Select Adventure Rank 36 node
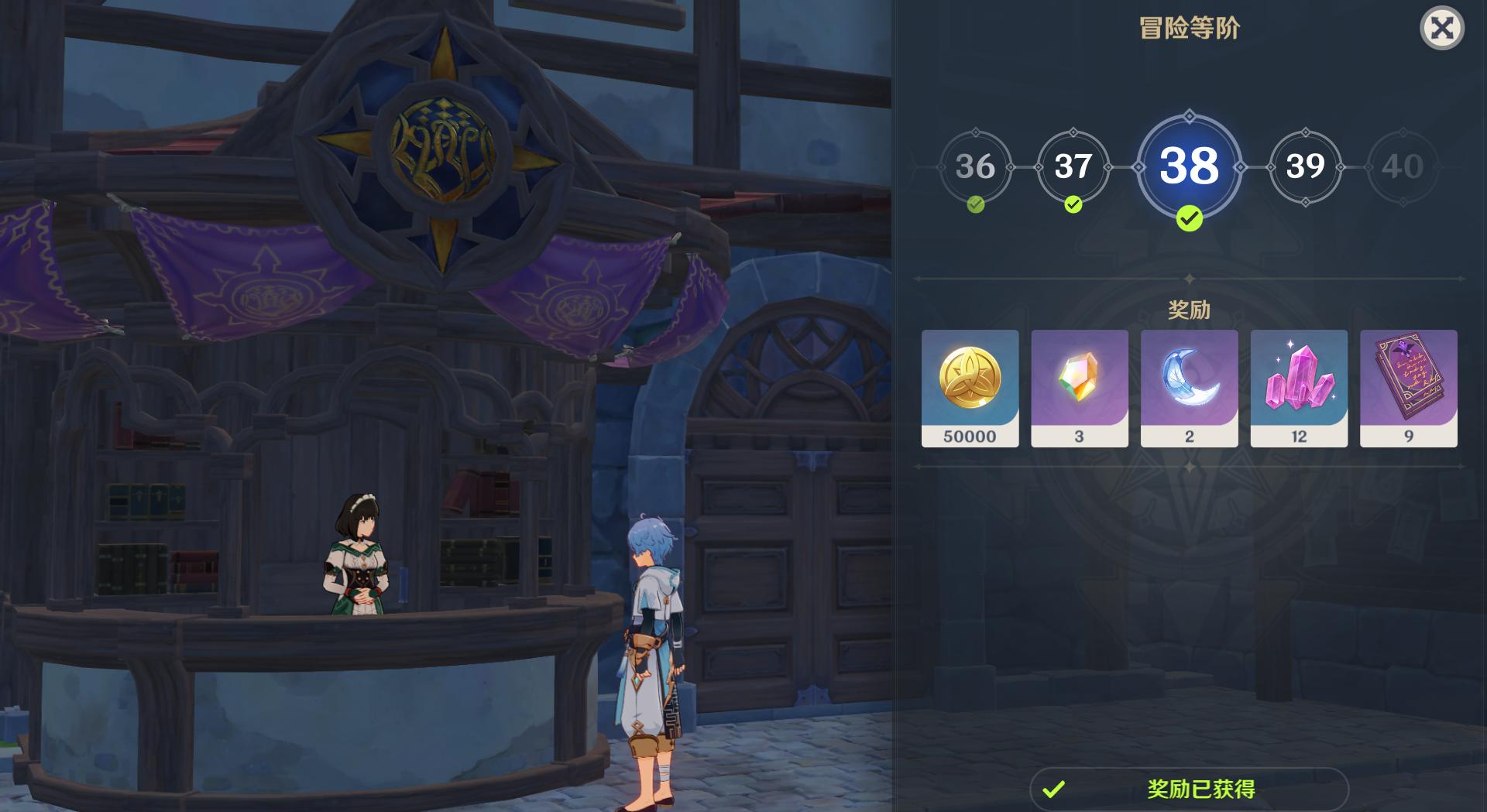This screenshot has height=812, width=1487. (975, 166)
